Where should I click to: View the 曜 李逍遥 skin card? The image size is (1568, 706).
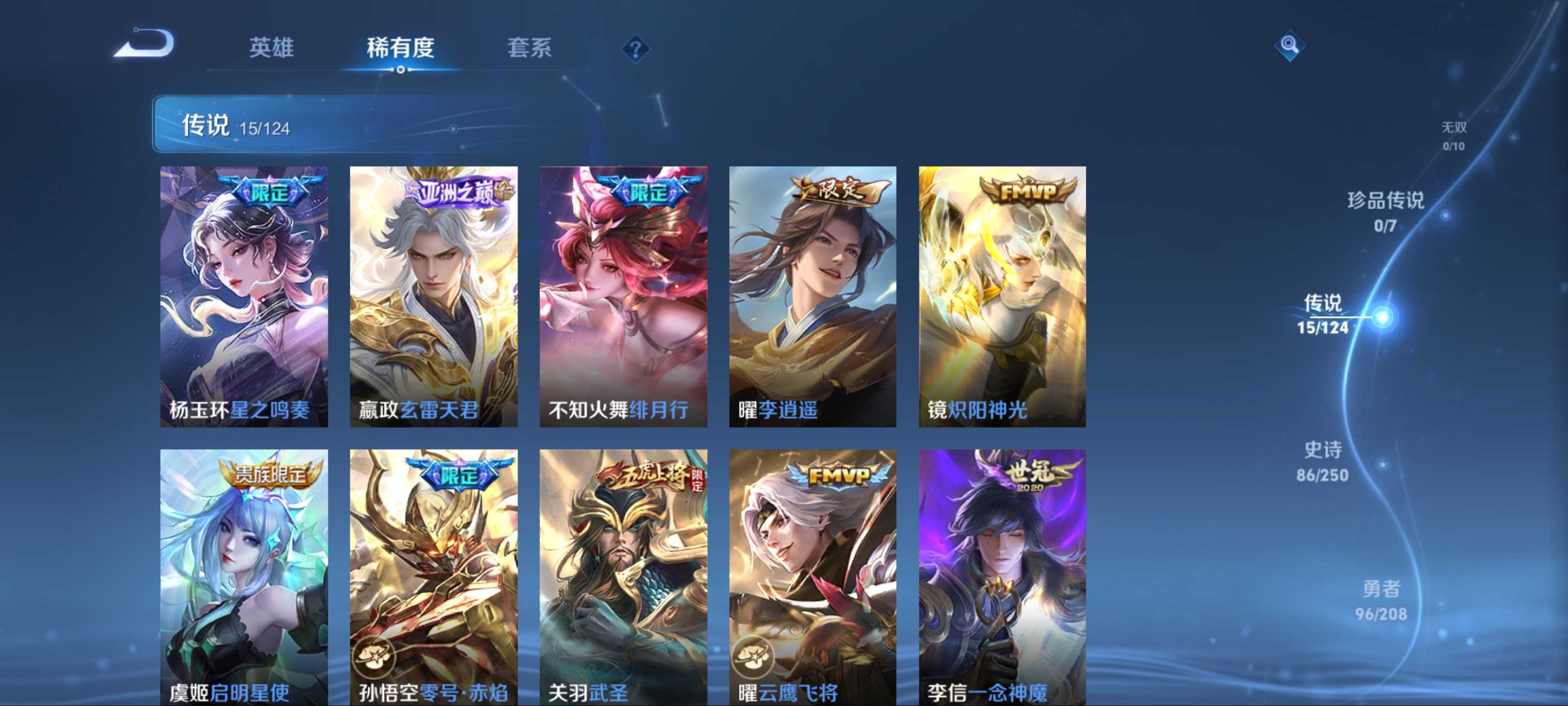pyautogui.click(x=812, y=296)
